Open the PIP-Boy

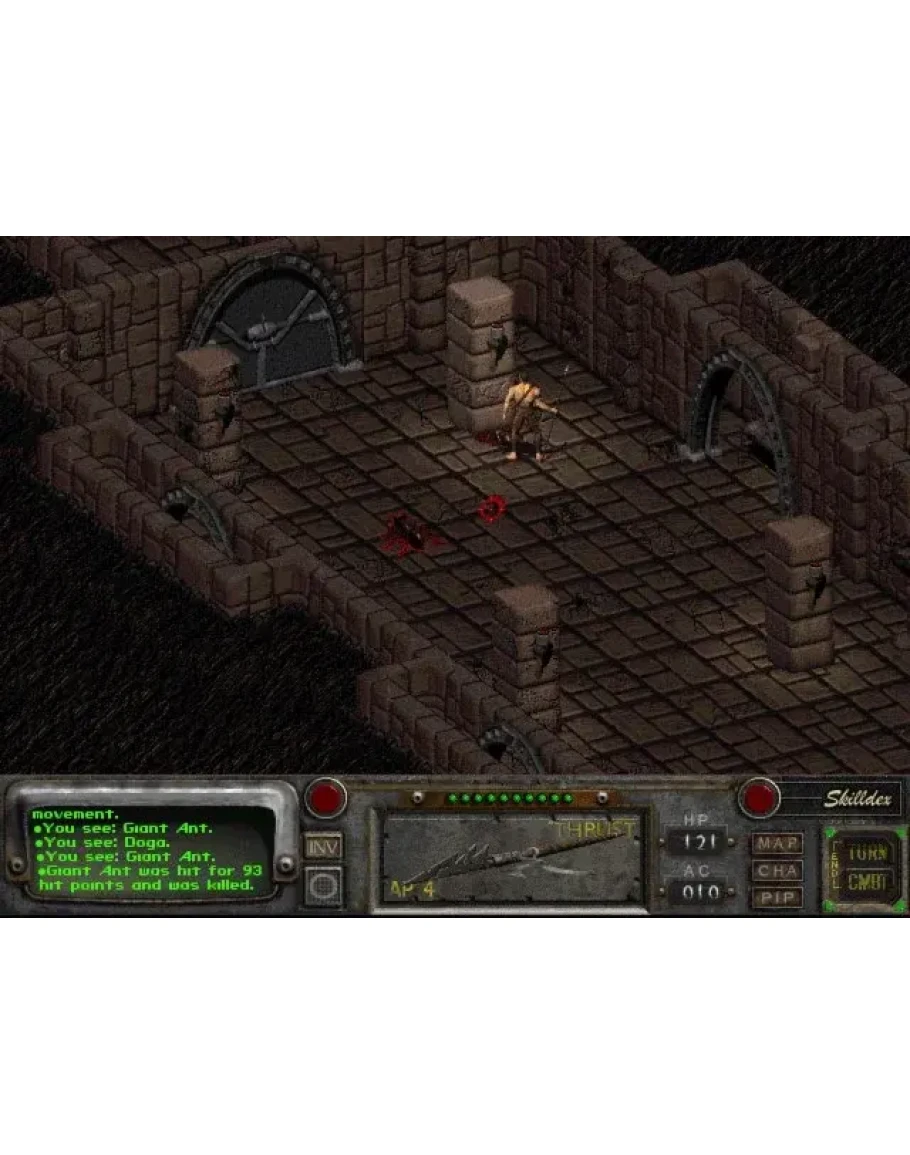778,897
